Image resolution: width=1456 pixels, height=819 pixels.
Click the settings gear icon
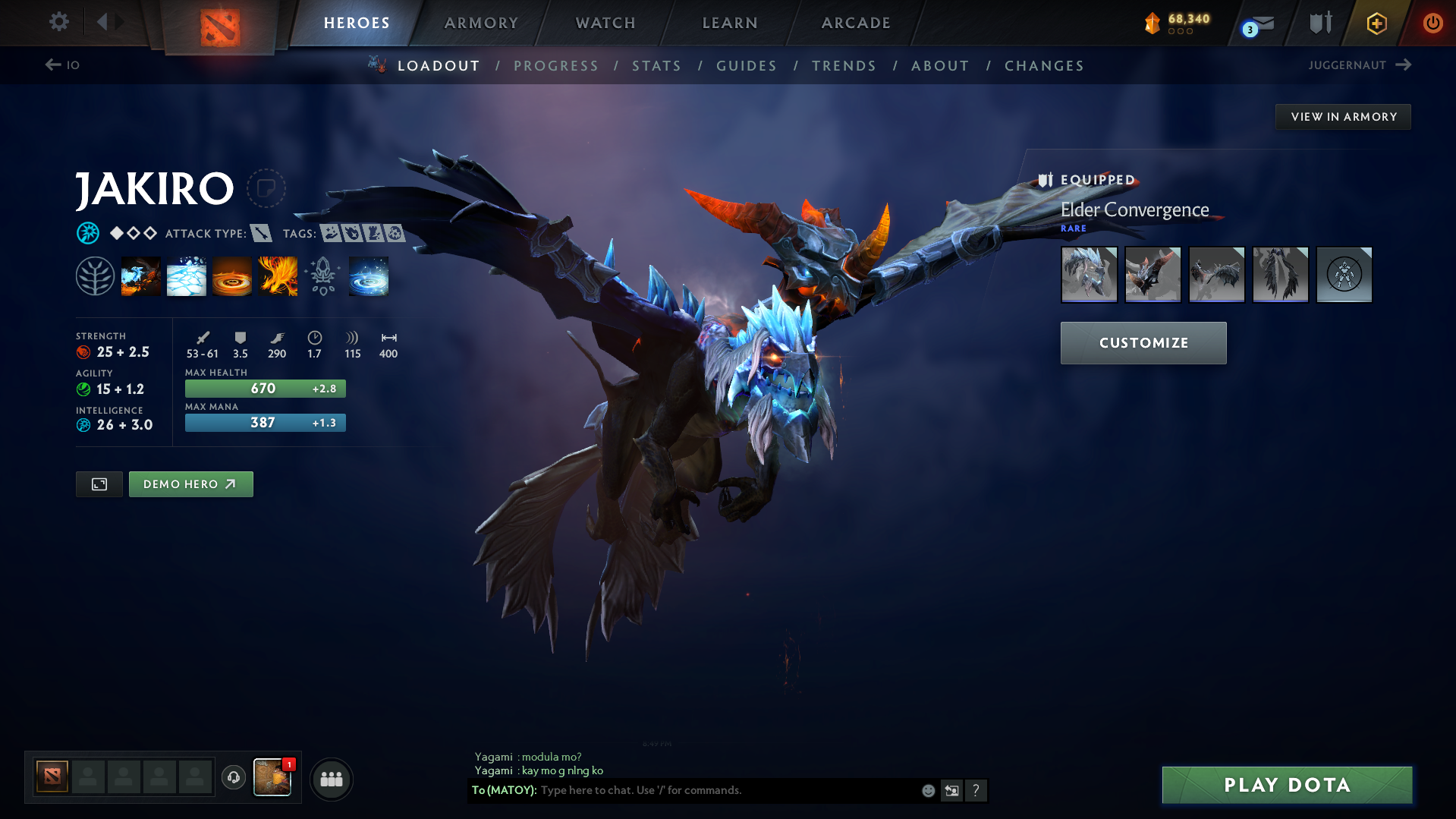coord(58,22)
